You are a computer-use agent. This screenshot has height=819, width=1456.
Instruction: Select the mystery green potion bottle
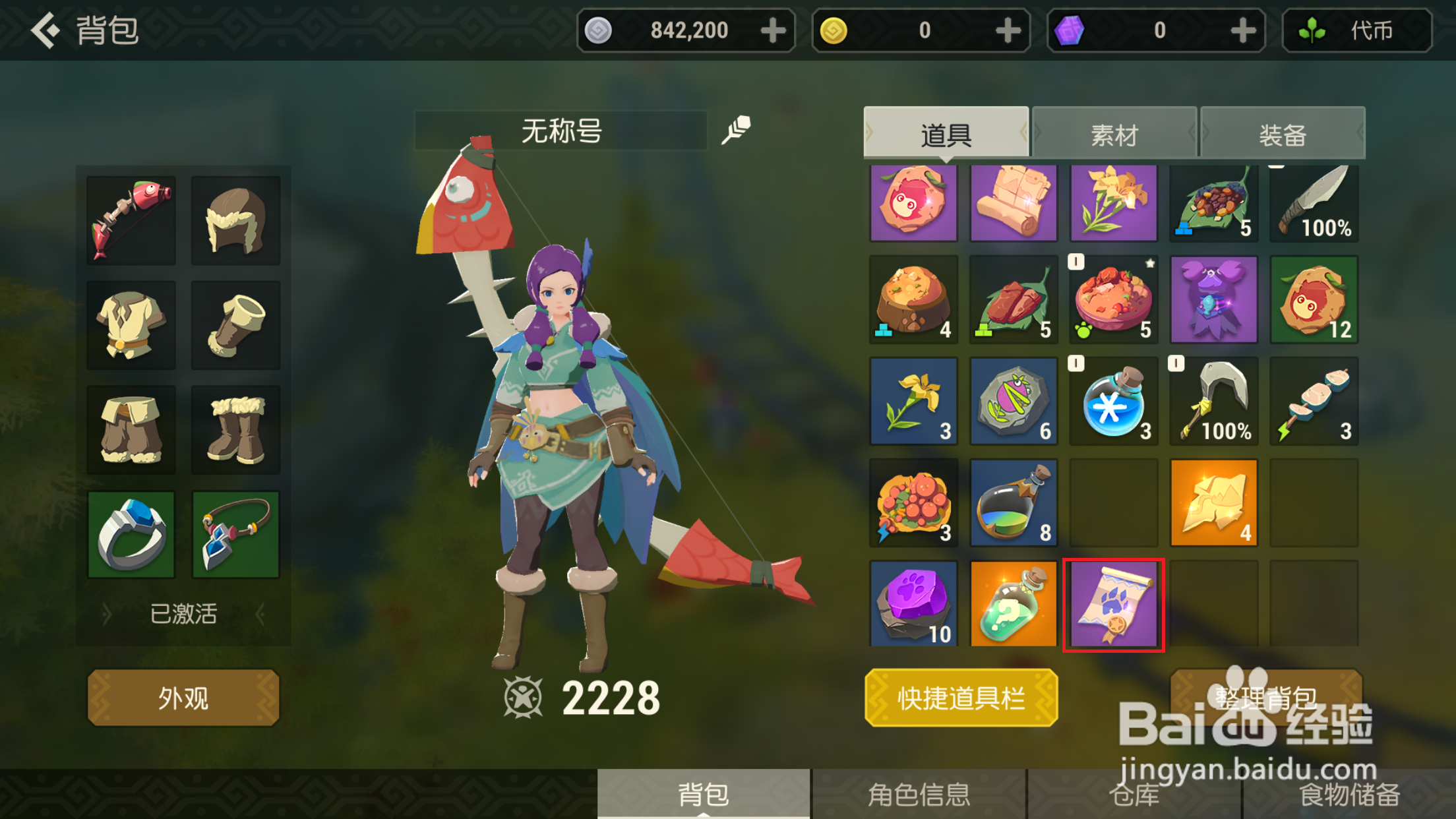pos(1014,603)
